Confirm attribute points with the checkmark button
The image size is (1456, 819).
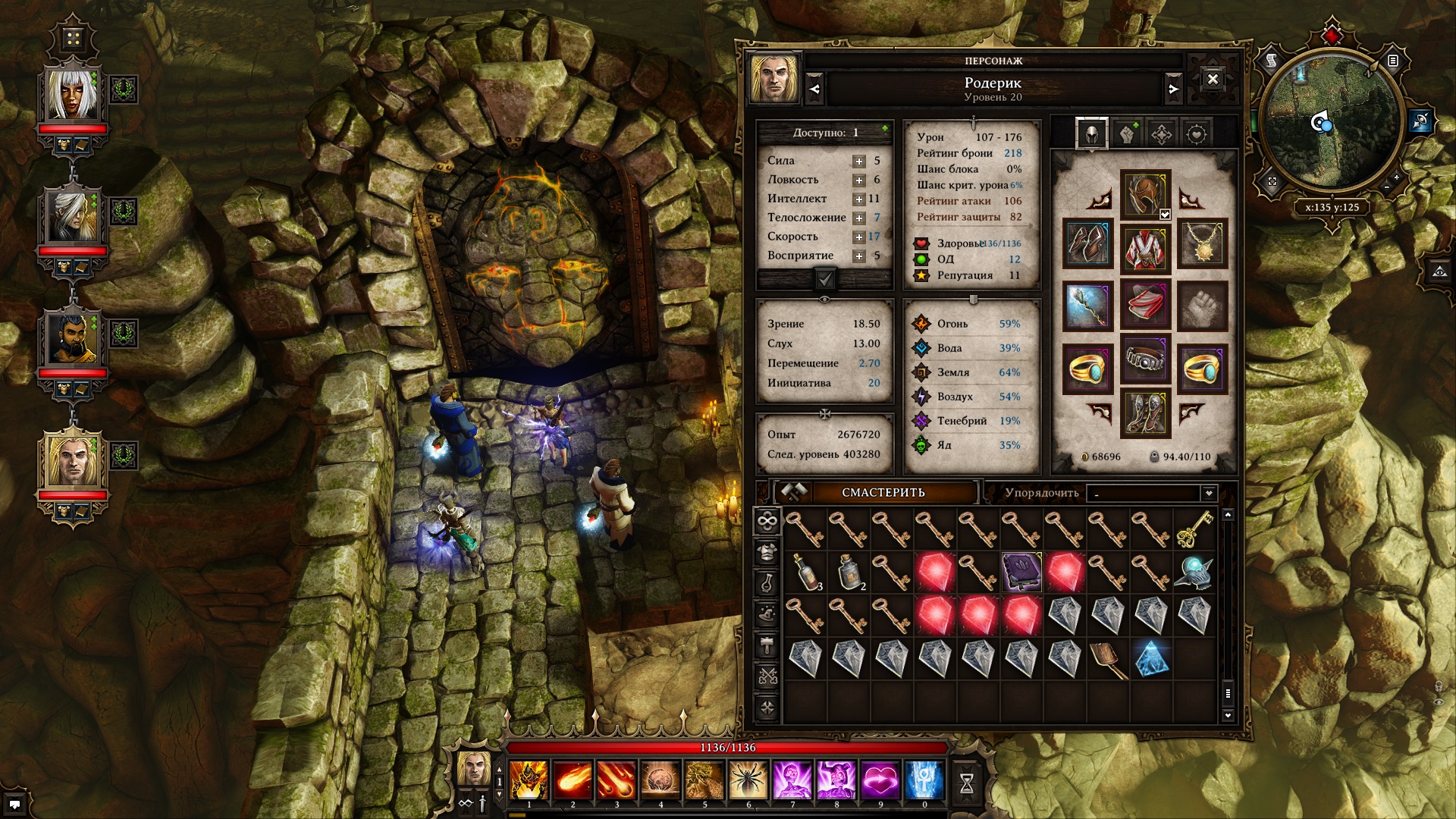tap(825, 279)
